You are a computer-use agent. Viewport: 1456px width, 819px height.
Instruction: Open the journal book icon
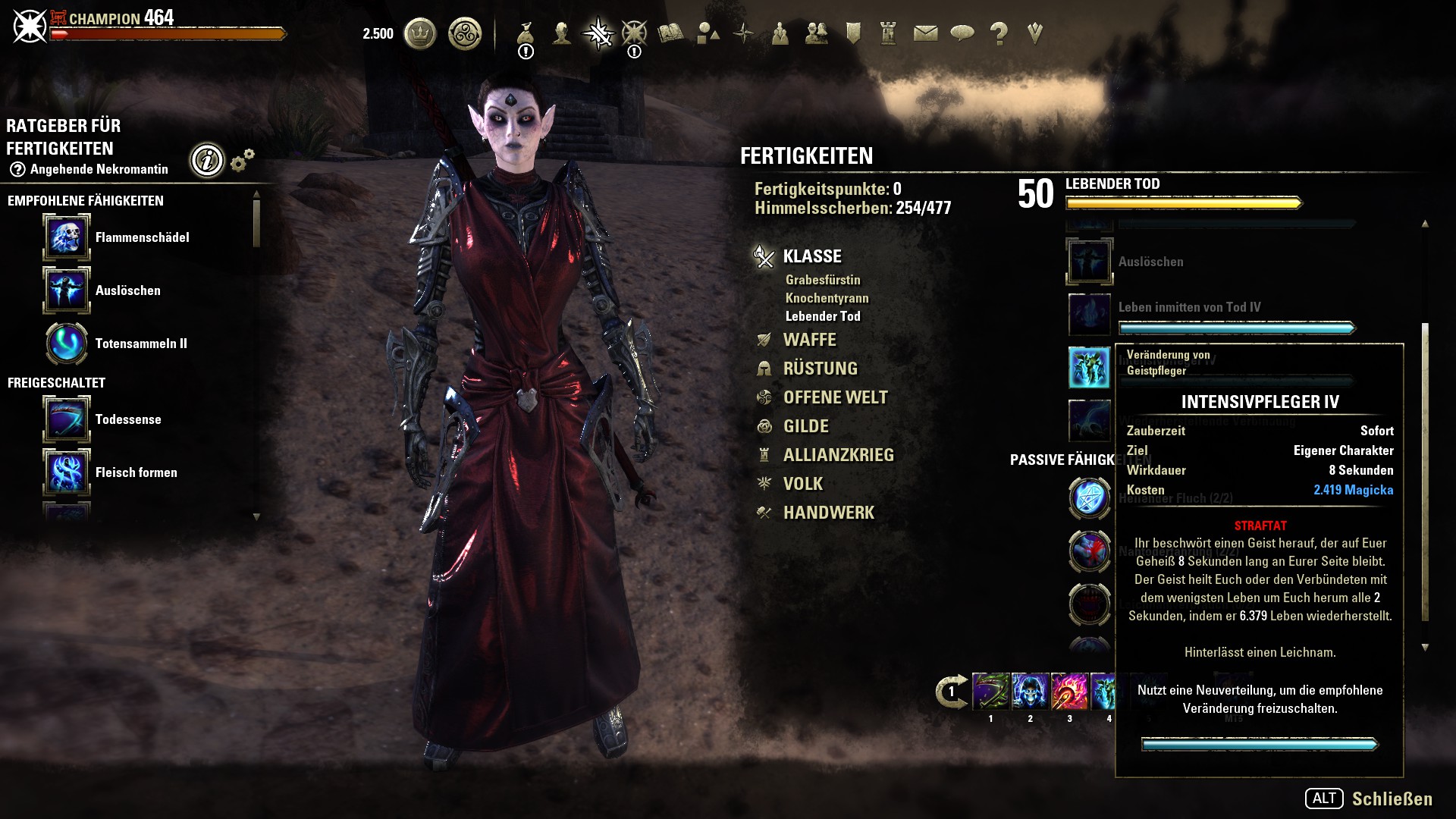(x=670, y=34)
